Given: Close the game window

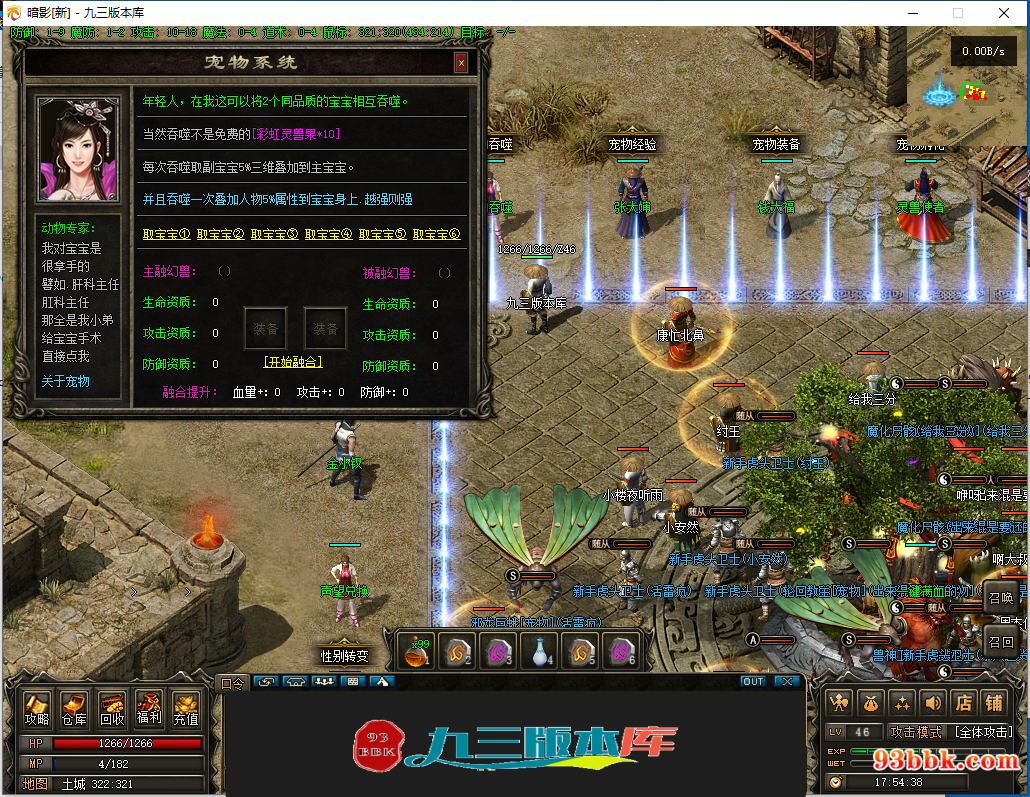Looking at the screenshot, I should point(1004,13).
